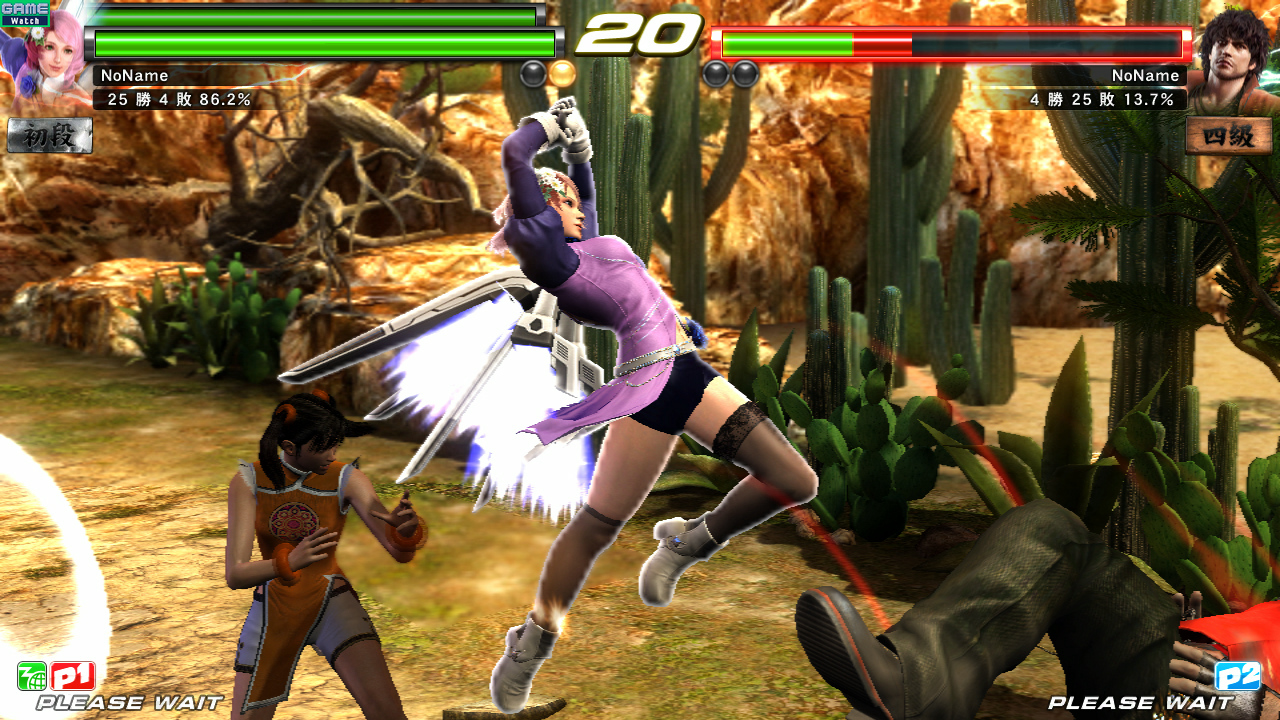Click the blue P2 badge
1280x720 pixels.
click(x=1237, y=676)
